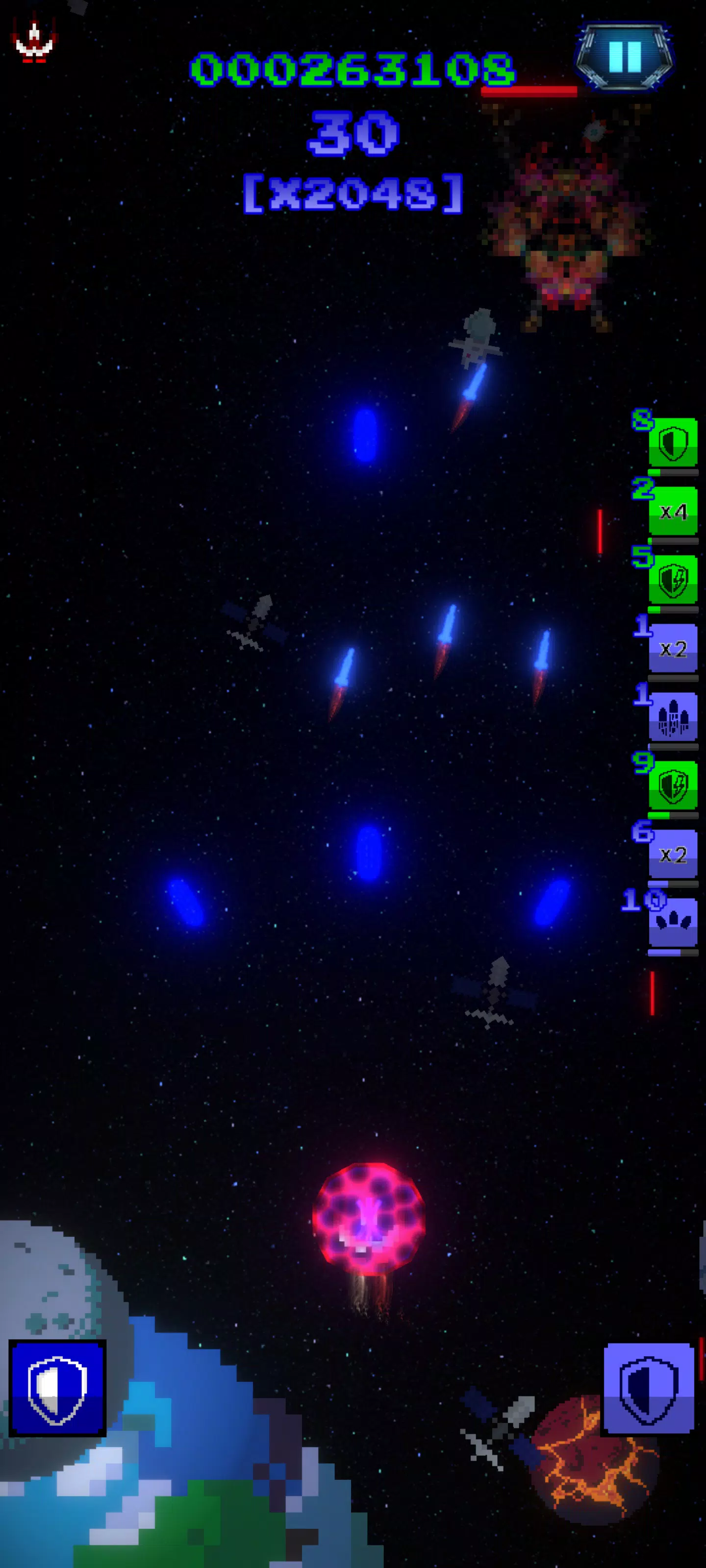Screen dimensions: 706x1568
Task: Activate the lightning shield power-up numbered 9
Action: [x=673, y=786]
